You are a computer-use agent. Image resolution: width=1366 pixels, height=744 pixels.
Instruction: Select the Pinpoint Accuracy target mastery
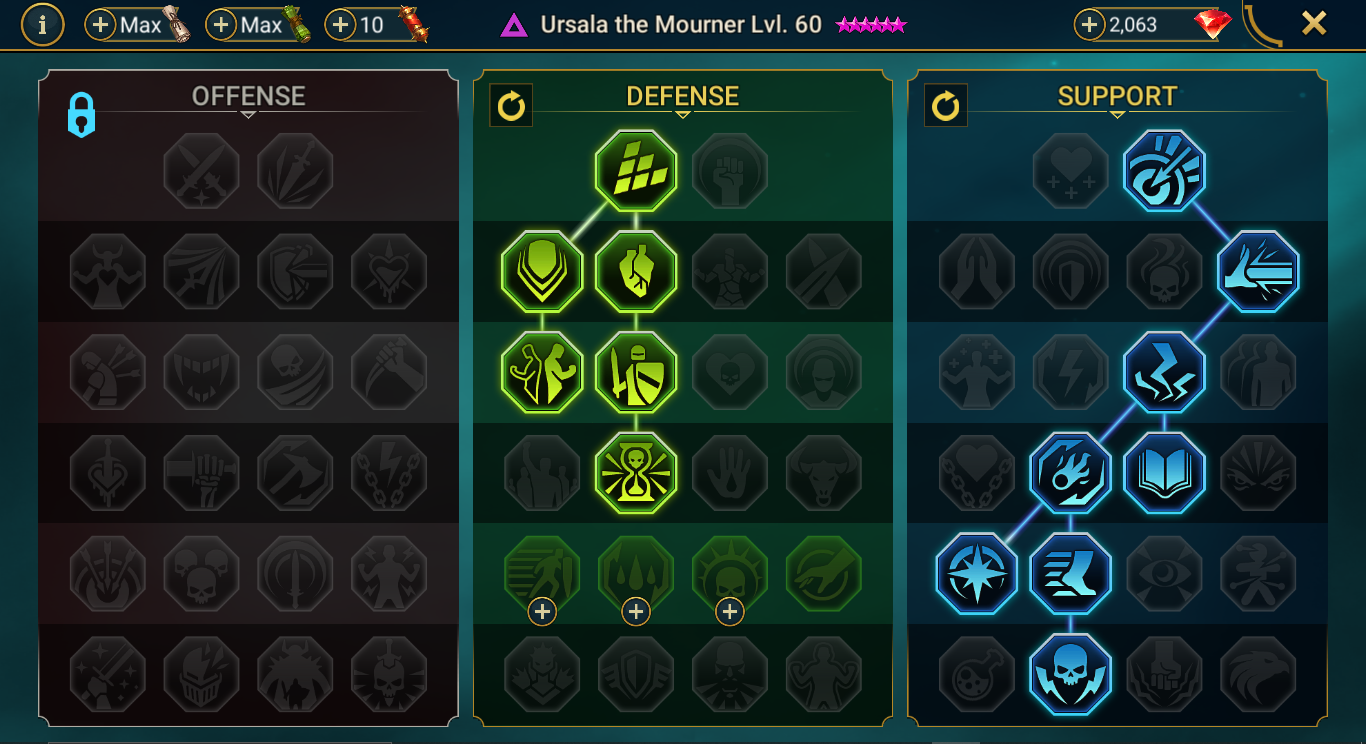[x=1164, y=171]
